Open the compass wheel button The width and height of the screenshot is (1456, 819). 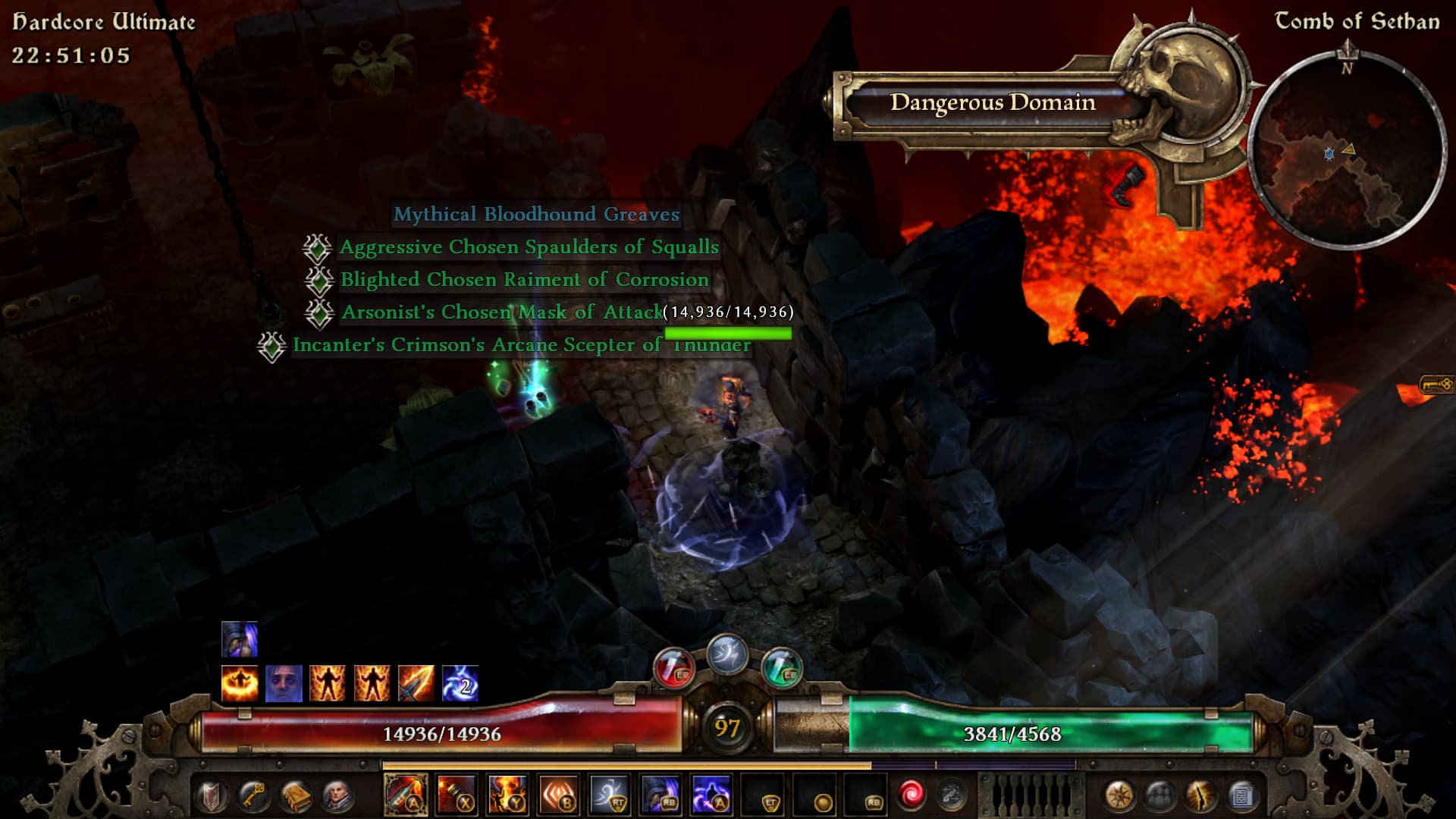click(x=1119, y=796)
